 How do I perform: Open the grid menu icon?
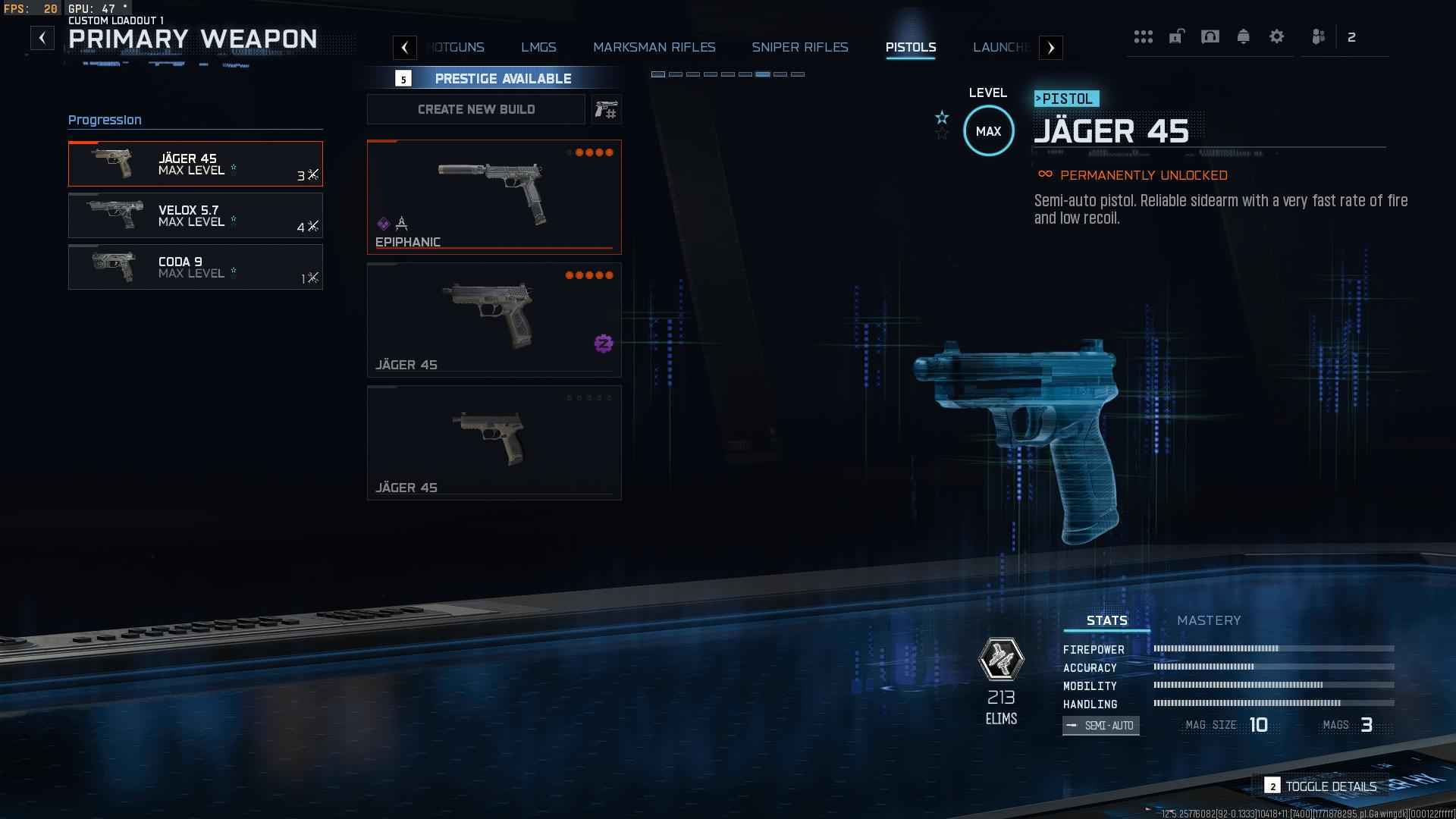click(x=1143, y=36)
